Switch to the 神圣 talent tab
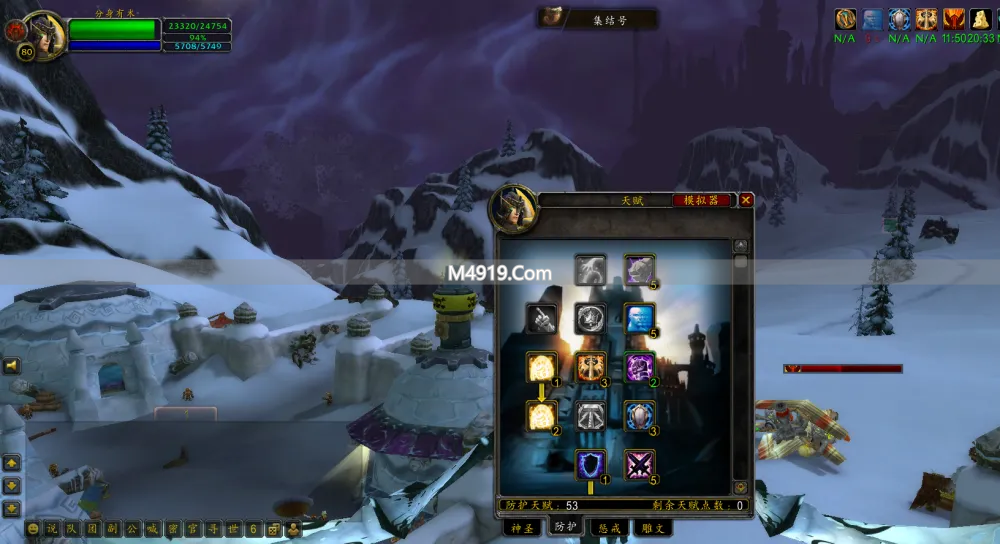1000x544 pixels. click(524, 527)
